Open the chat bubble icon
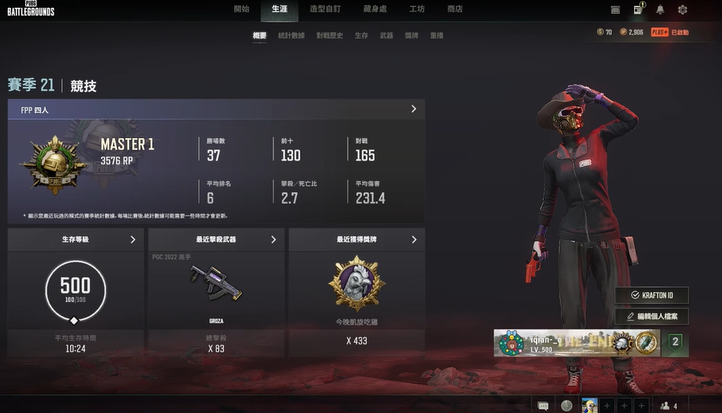The height and width of the screenshot is (413, 722). pos(543,405)
